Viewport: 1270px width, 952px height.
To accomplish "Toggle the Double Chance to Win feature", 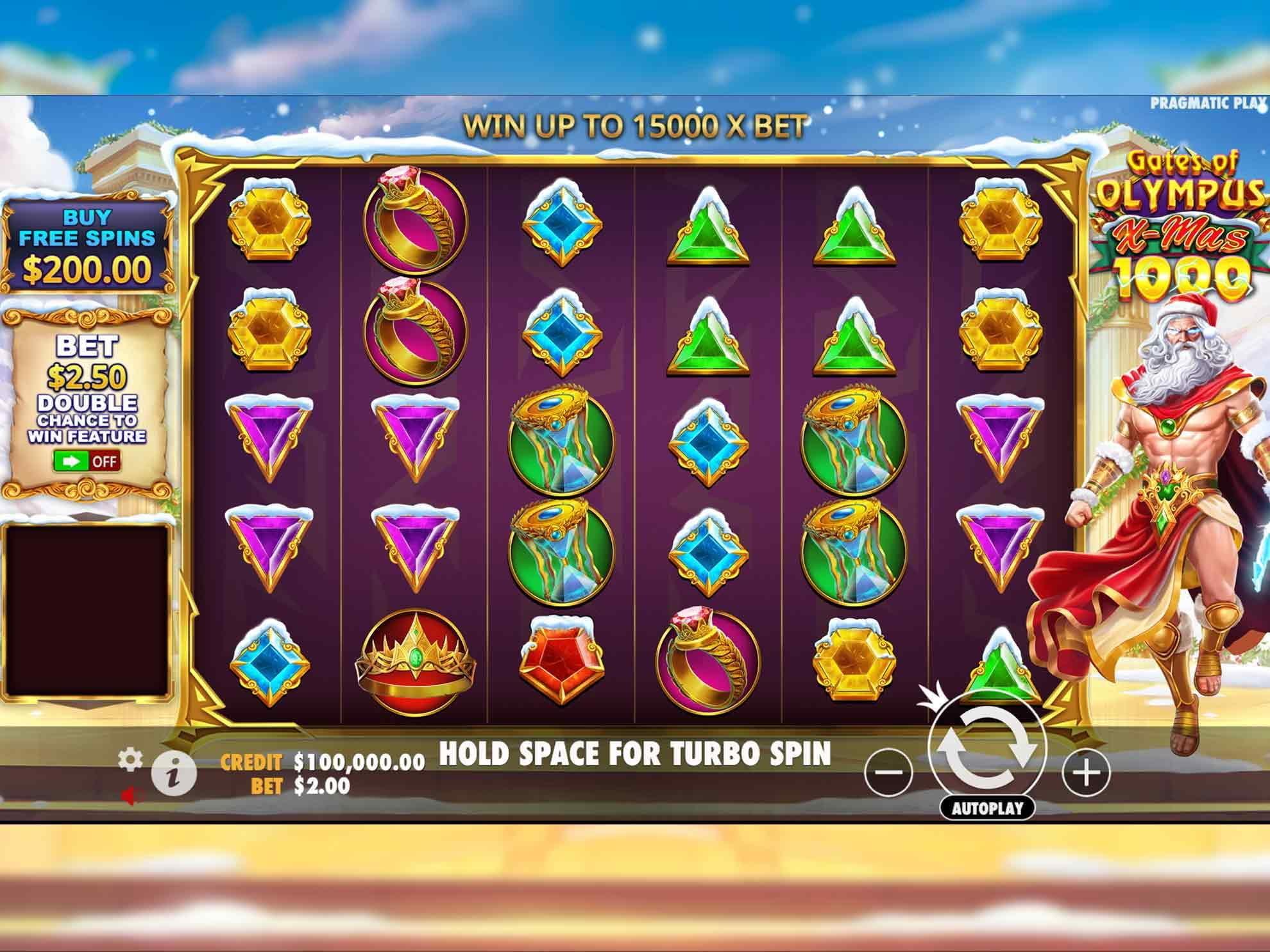I will click(87, 461).
